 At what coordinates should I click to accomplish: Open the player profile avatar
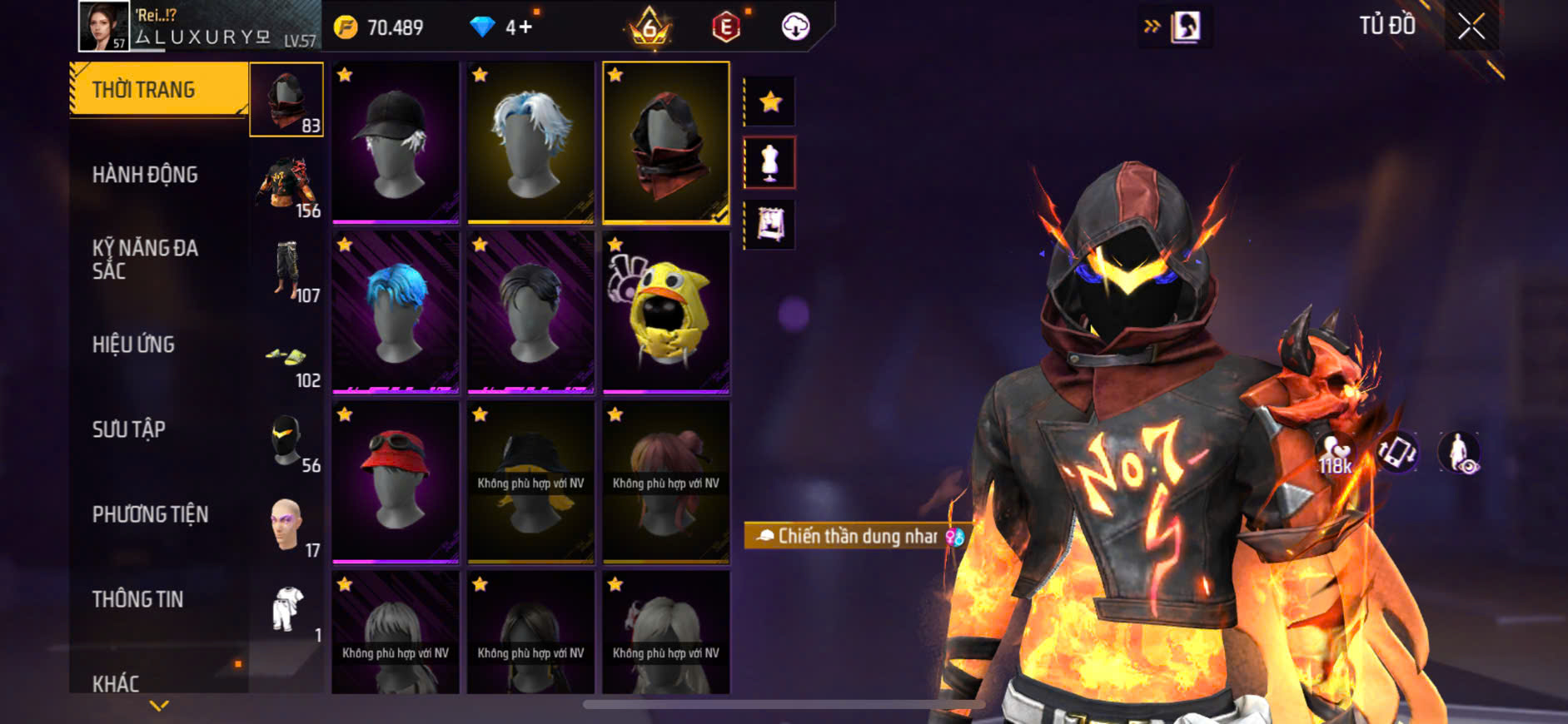pos(103,26)
